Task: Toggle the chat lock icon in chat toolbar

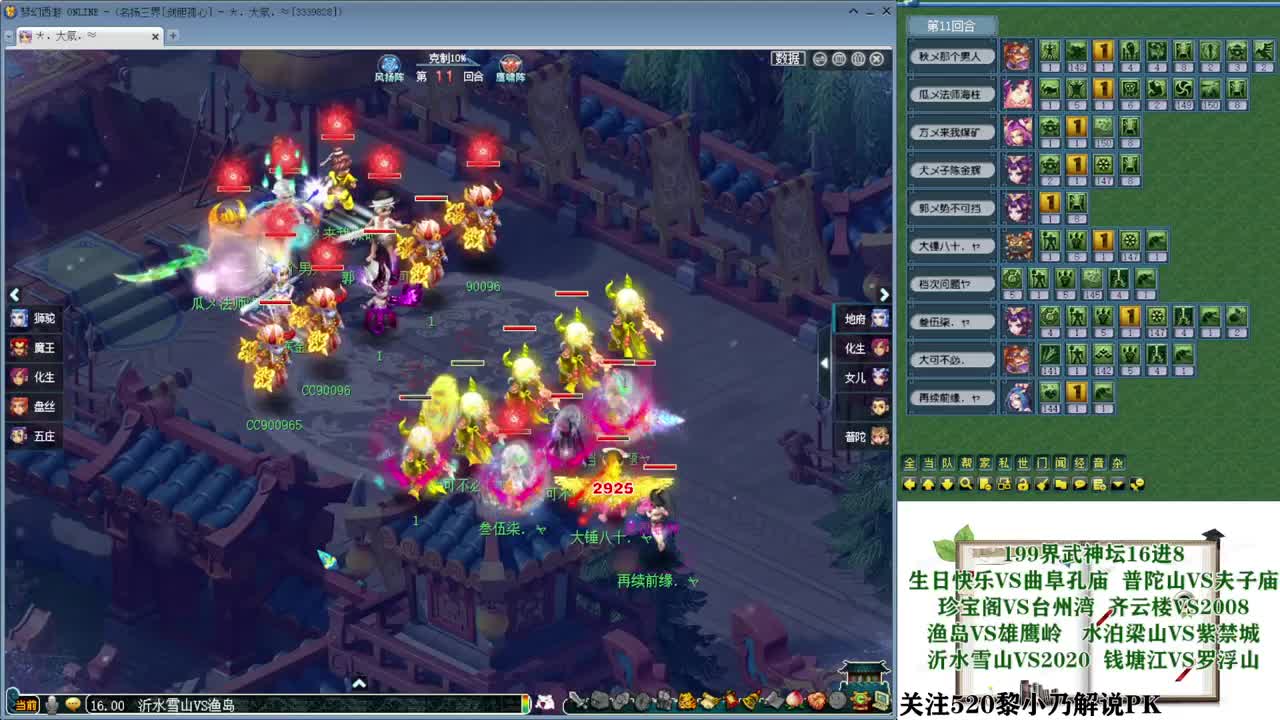Action: click(1023, 484)
